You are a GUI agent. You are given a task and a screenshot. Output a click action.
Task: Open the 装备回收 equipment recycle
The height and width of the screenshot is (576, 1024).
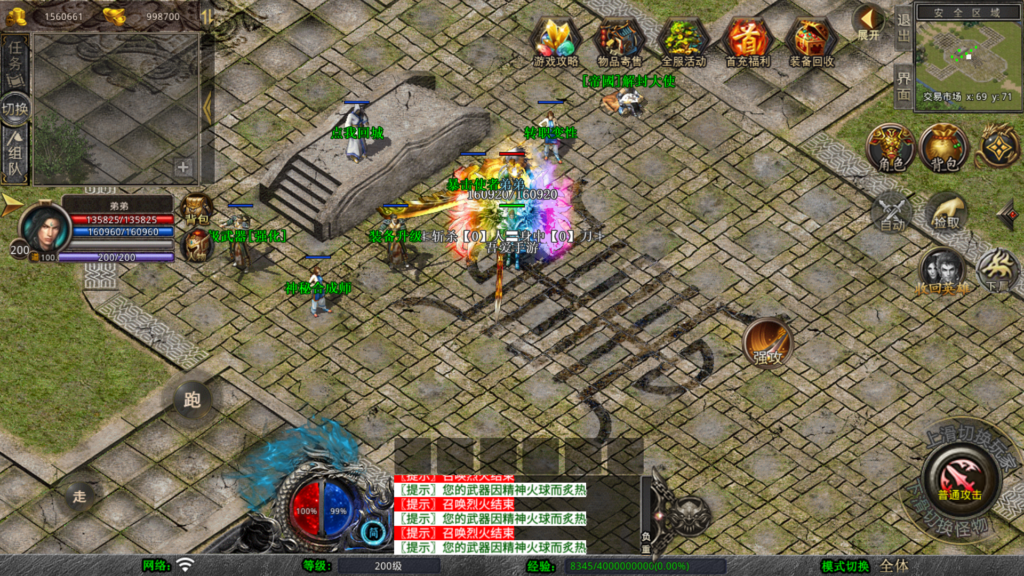812,41
